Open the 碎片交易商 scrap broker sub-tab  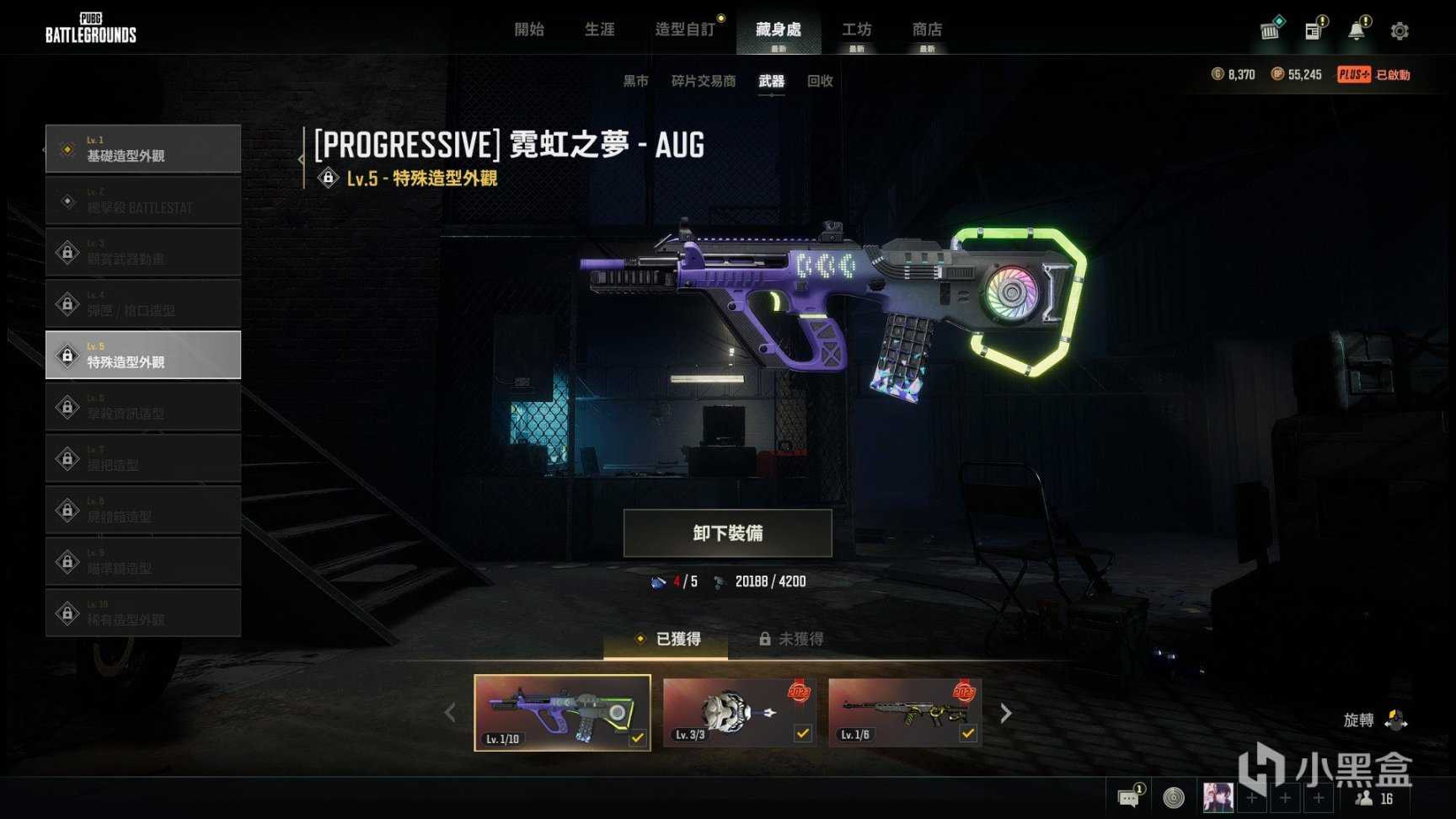coord(703,81)
